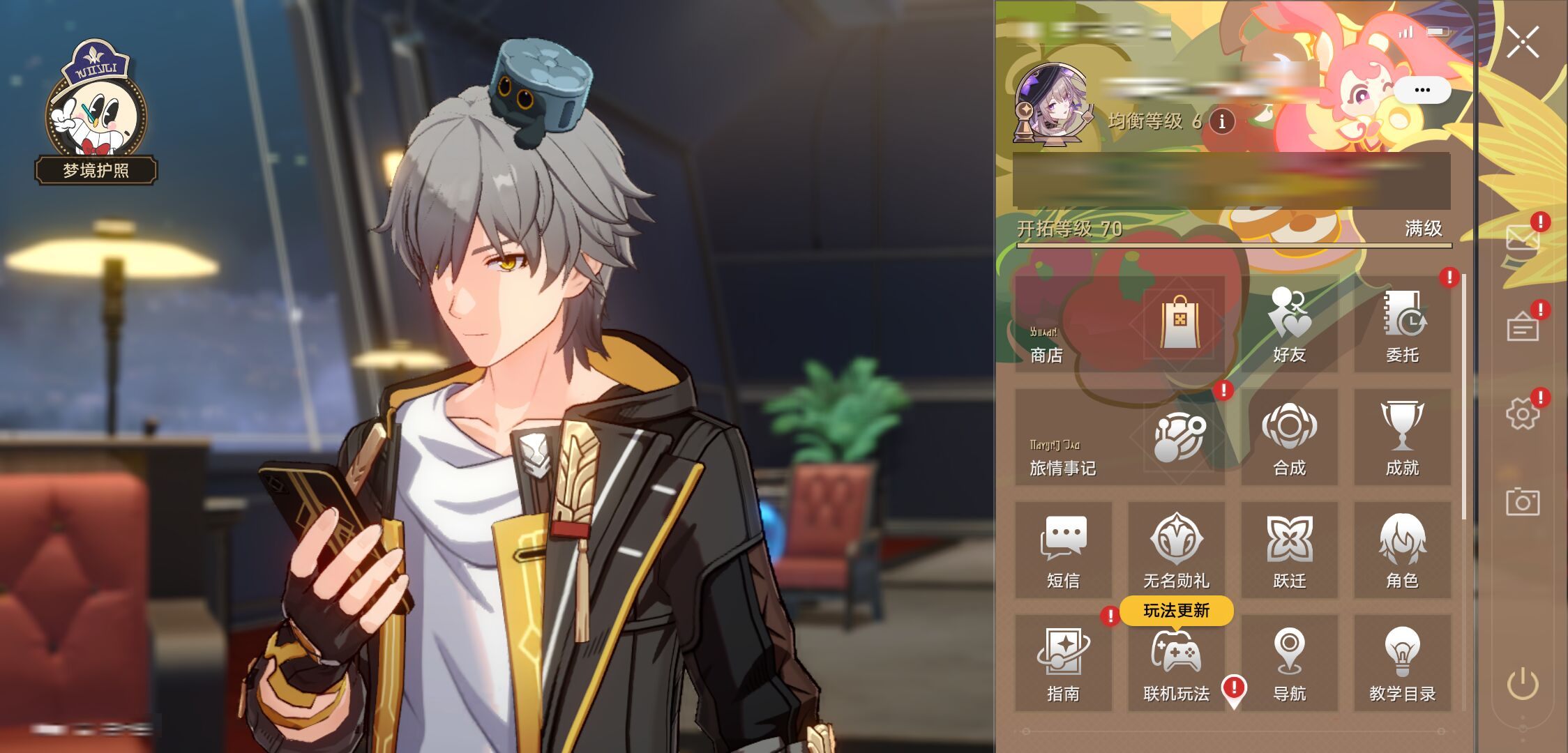
Task: Close the phone menu with the X
Action: [1522, 43]
